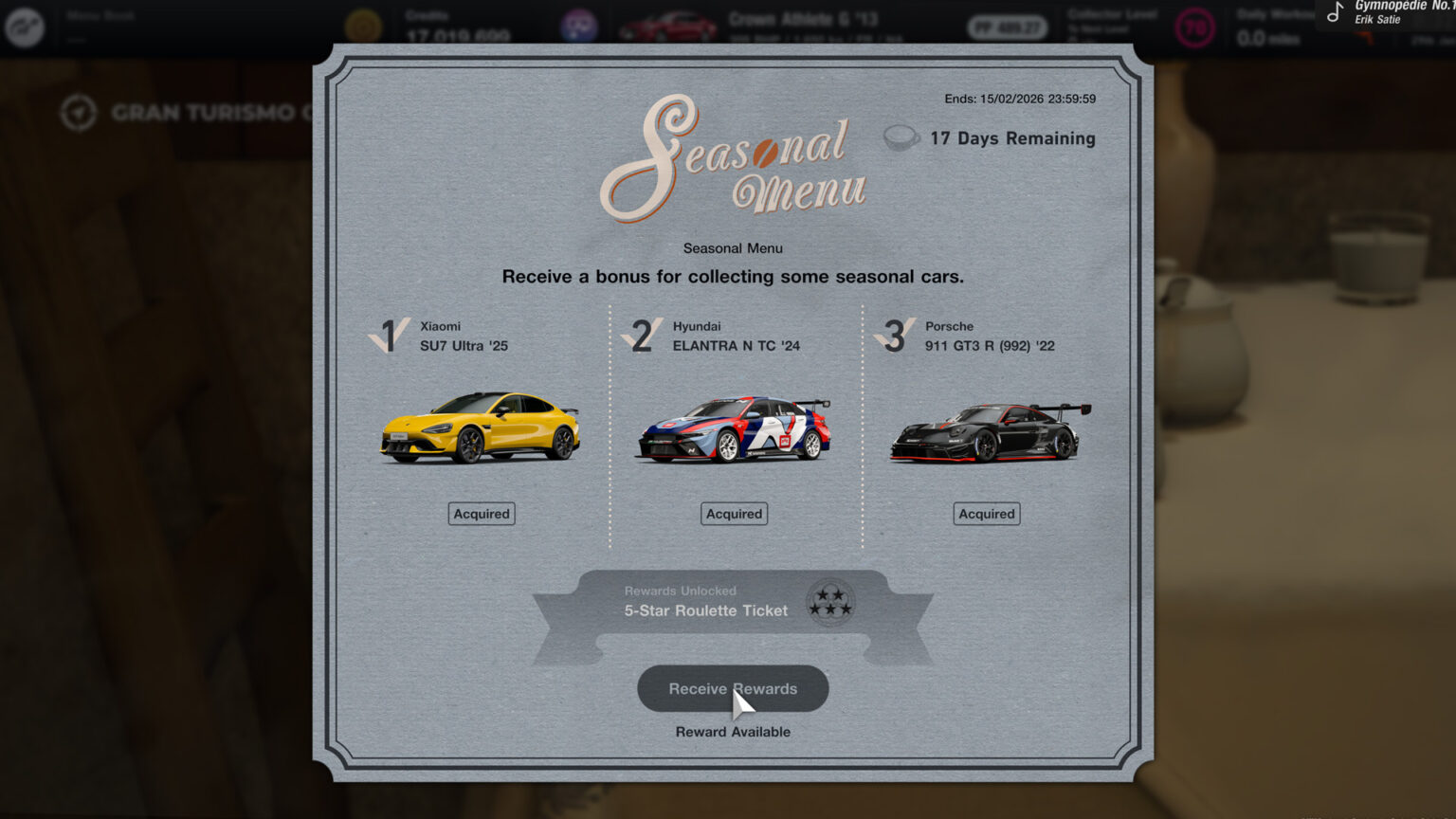Select the Hyundai Elantra N TC car image
Screen dimensions: 1456x819
[733, 429]
